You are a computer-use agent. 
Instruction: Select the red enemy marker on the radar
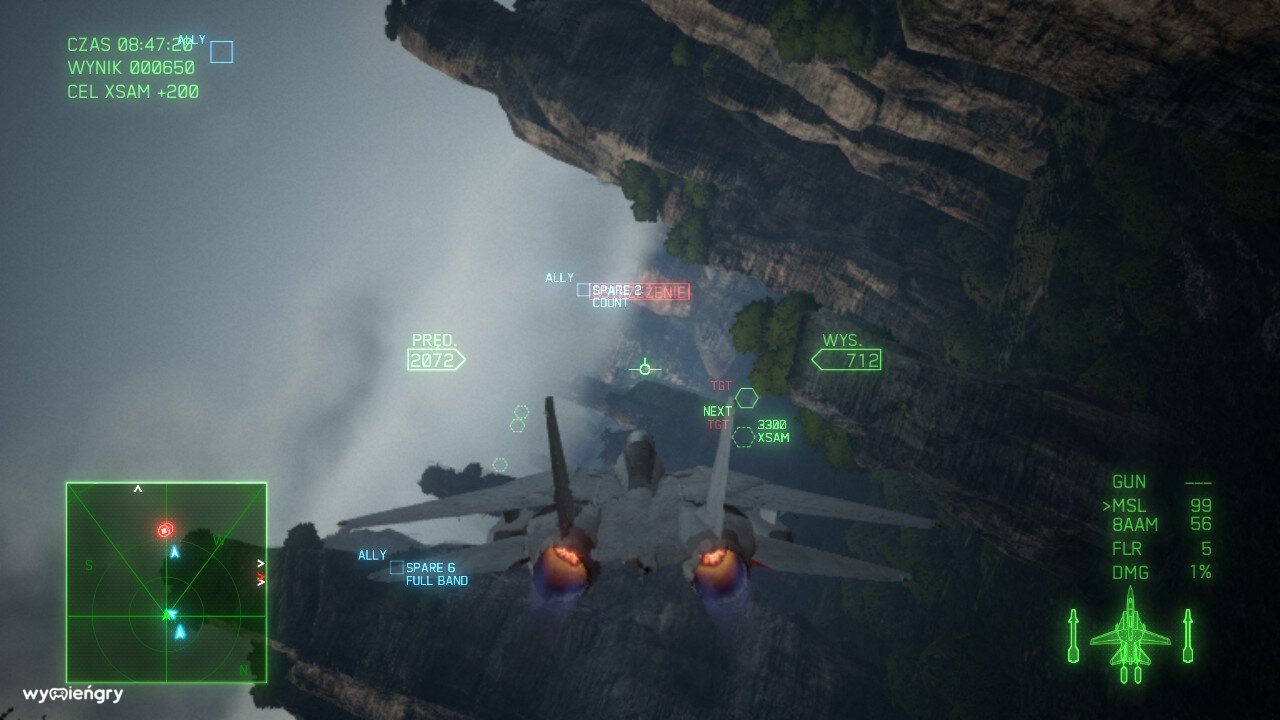165,530
